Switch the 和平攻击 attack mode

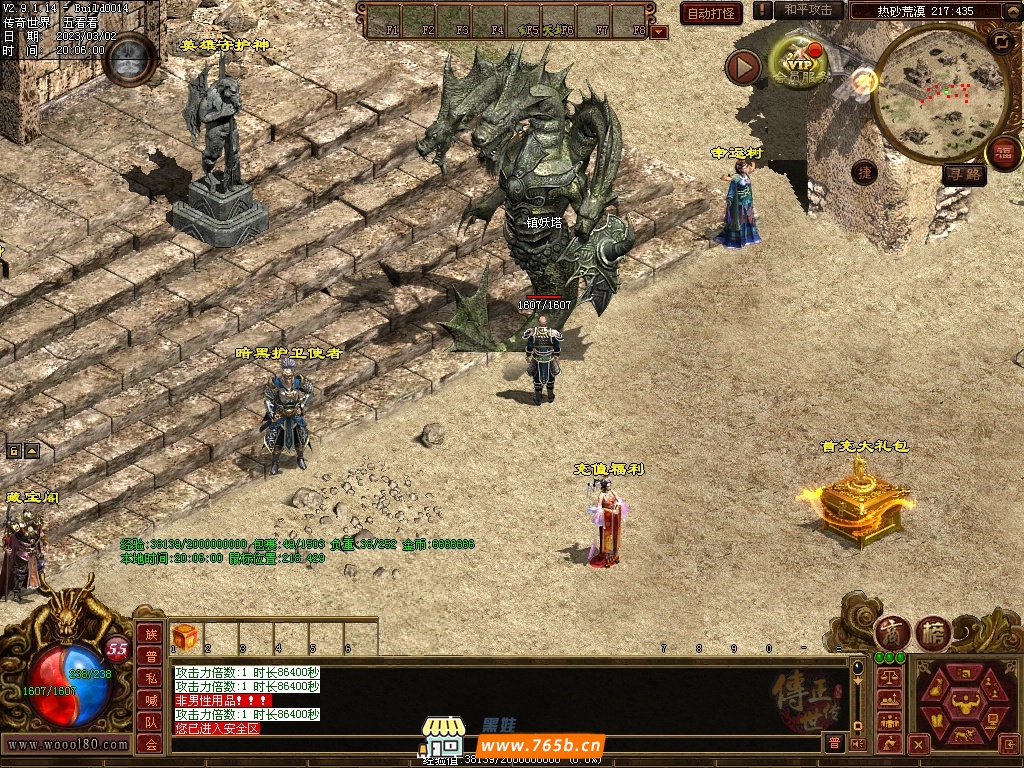(x=808, y=10)
